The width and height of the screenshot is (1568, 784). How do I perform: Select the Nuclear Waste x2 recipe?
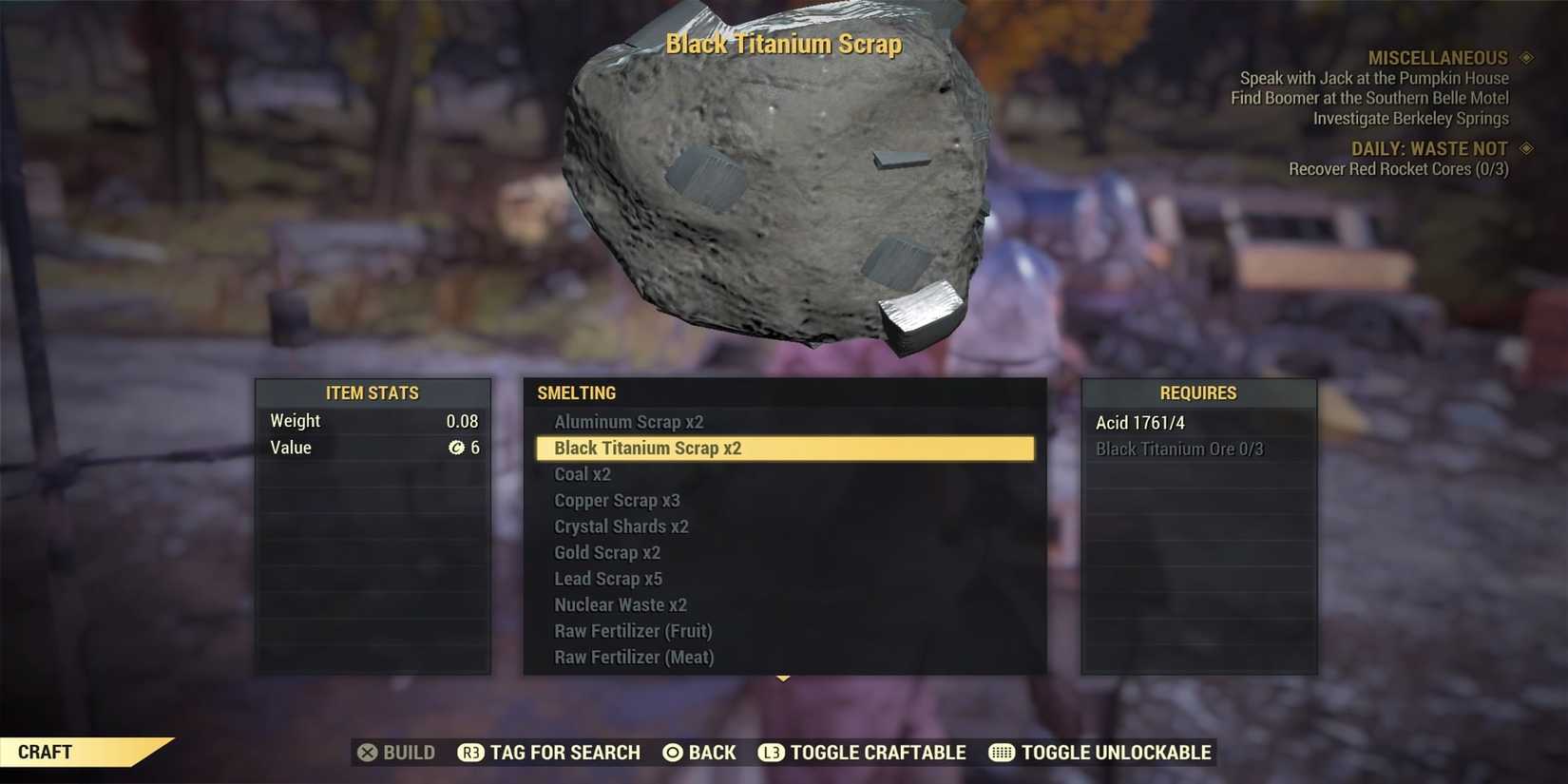(x=621, y=604)
